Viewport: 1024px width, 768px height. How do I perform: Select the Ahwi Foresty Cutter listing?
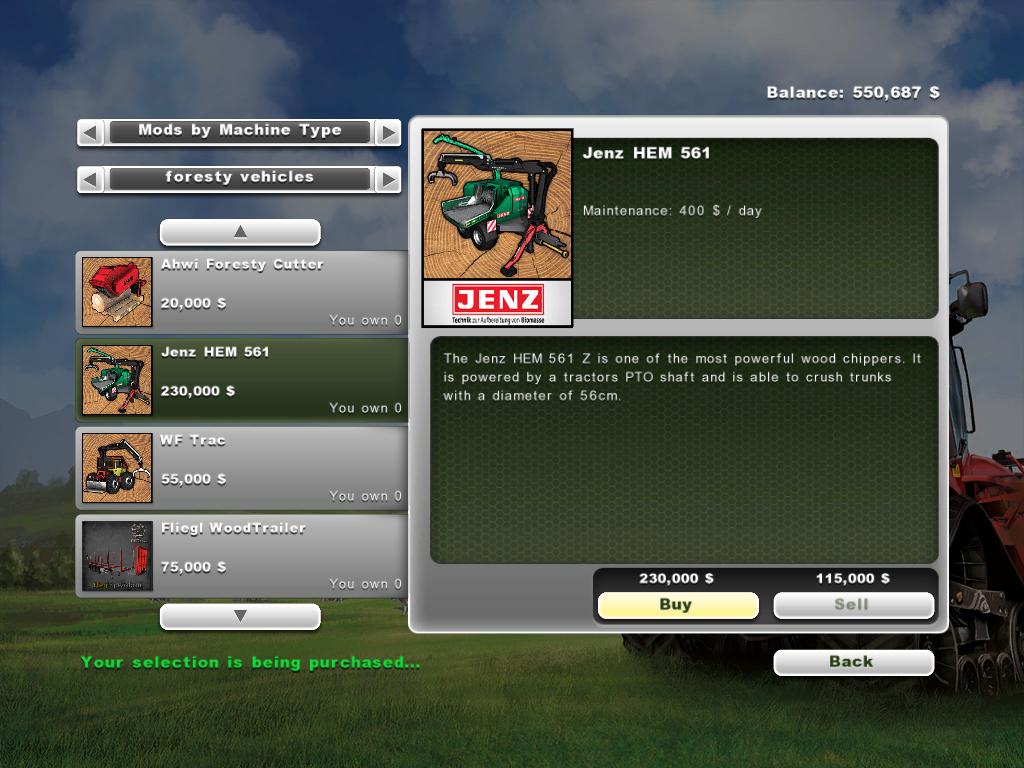(x=242, y=292)
